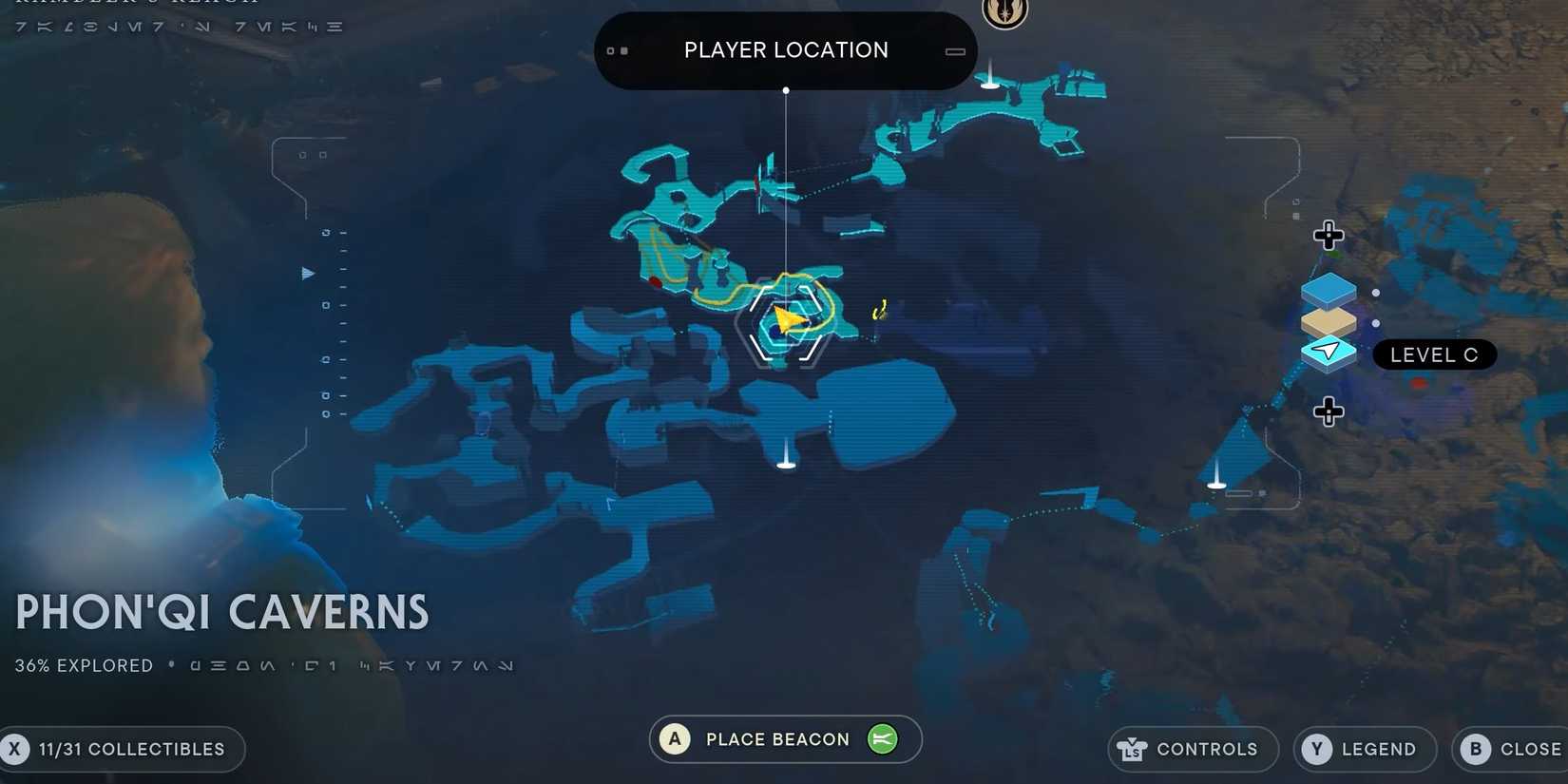
Task: Click the yellow collectible icon east of the player marker
Action: pyautogui.click(x=878, y=309)
